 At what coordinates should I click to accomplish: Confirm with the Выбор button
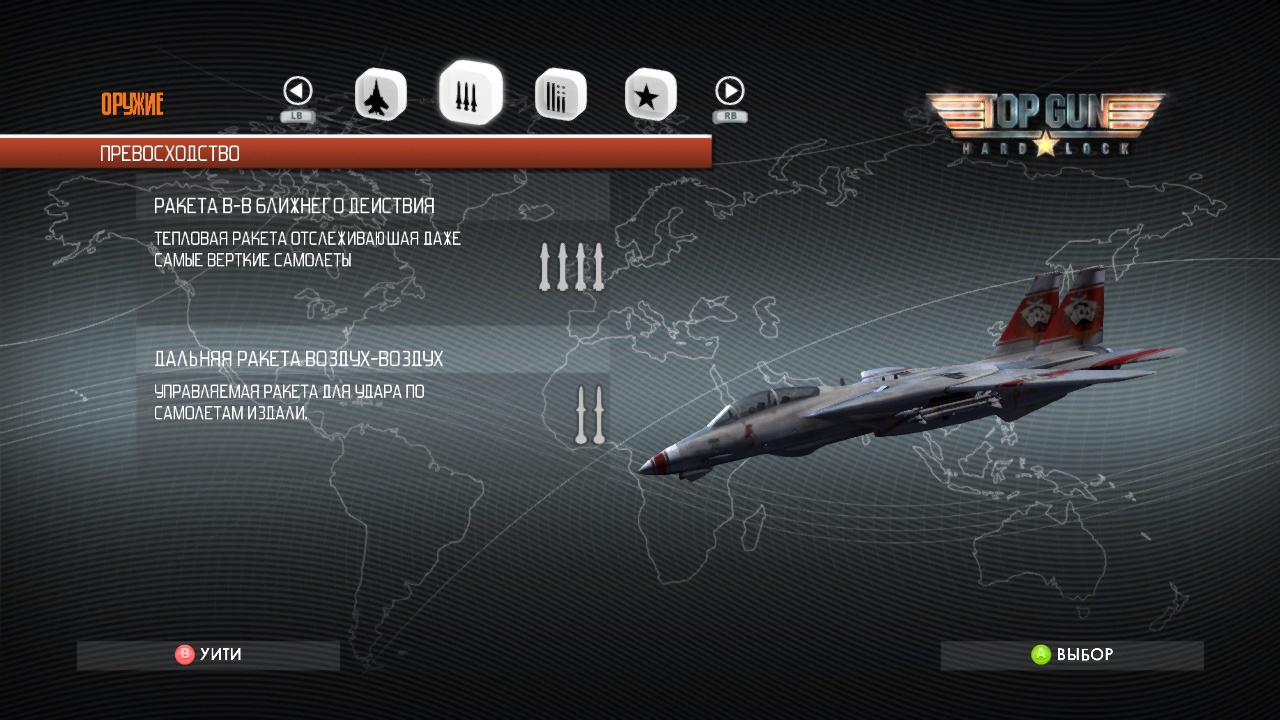point(1072,655)
